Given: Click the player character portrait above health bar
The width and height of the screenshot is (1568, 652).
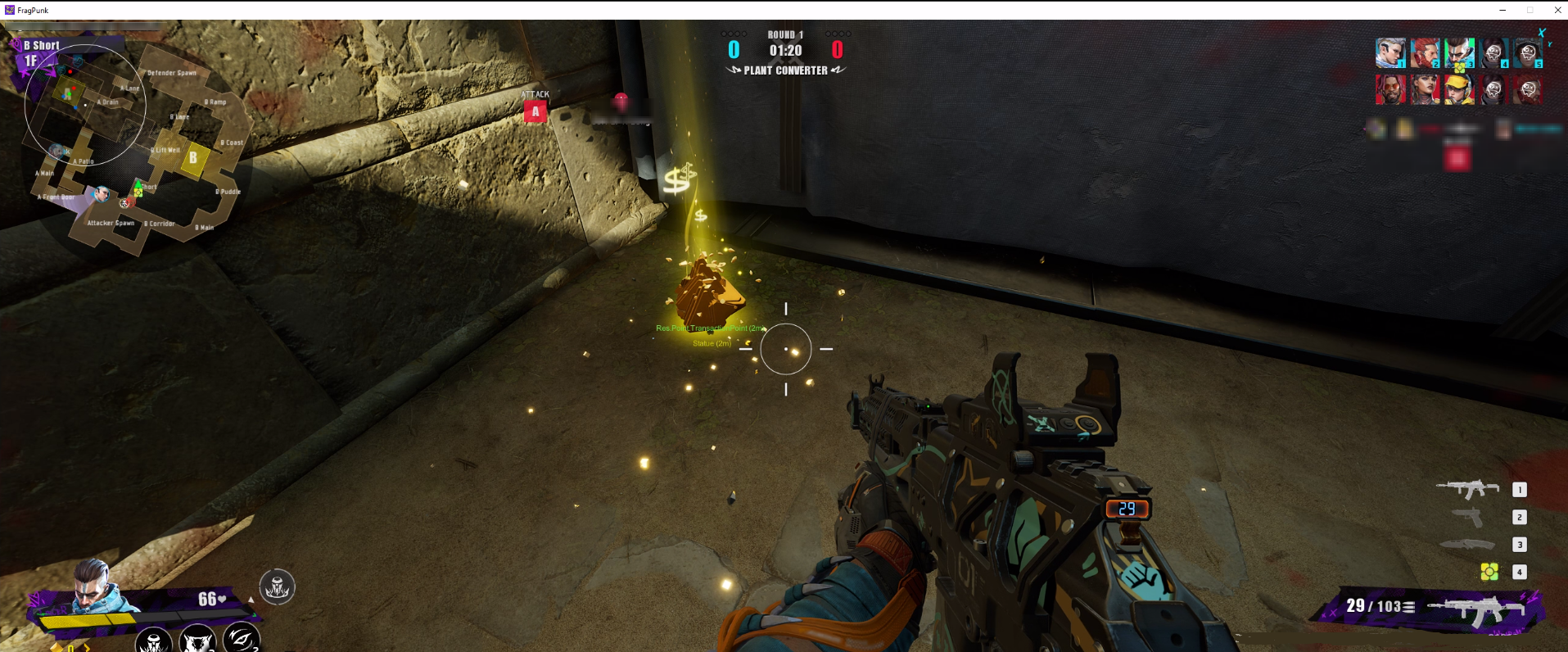Looking at the screenshot, I should pyautogui.click(x=96, y=585).
